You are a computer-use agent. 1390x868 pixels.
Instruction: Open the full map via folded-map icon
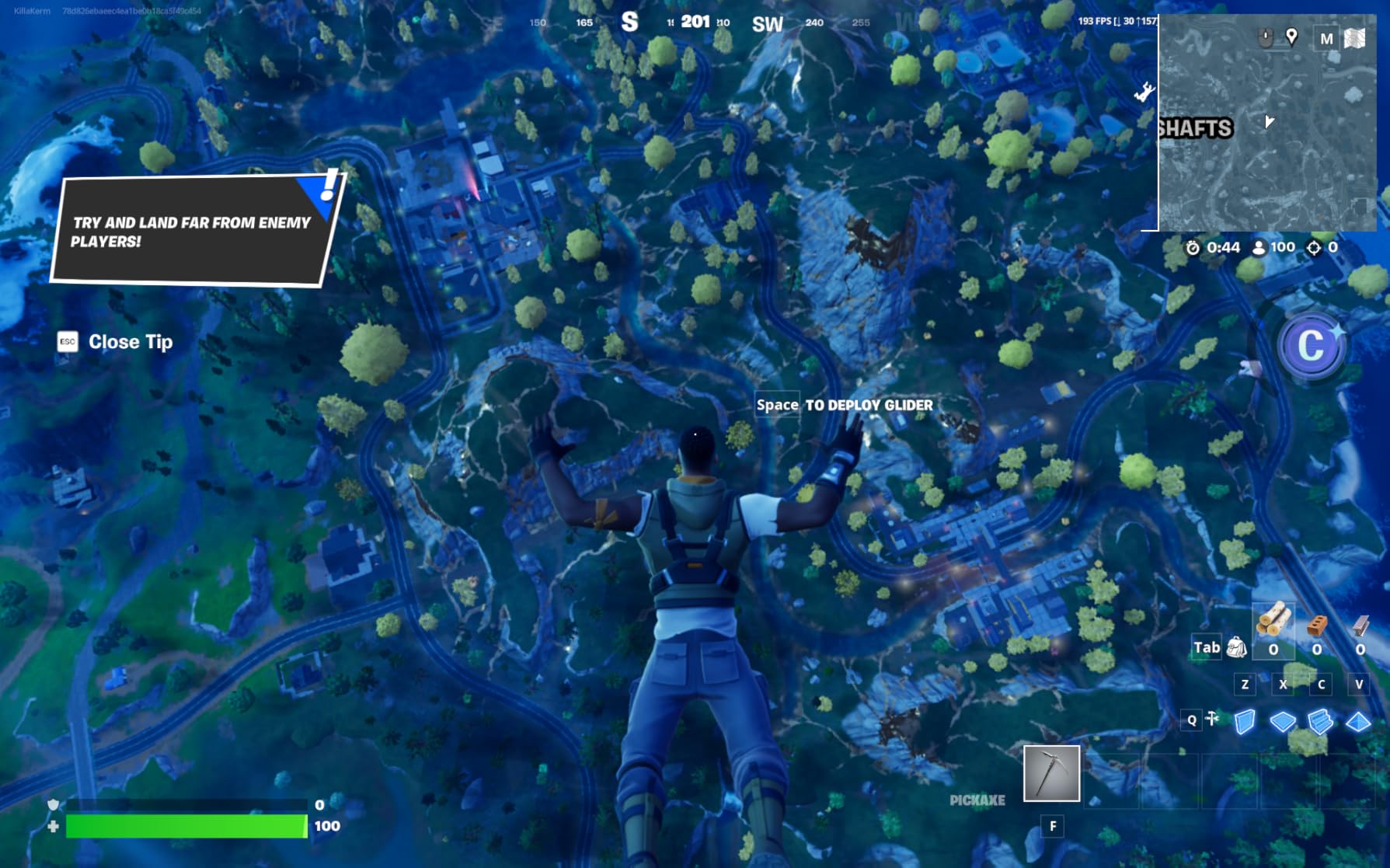(1354, 38)
